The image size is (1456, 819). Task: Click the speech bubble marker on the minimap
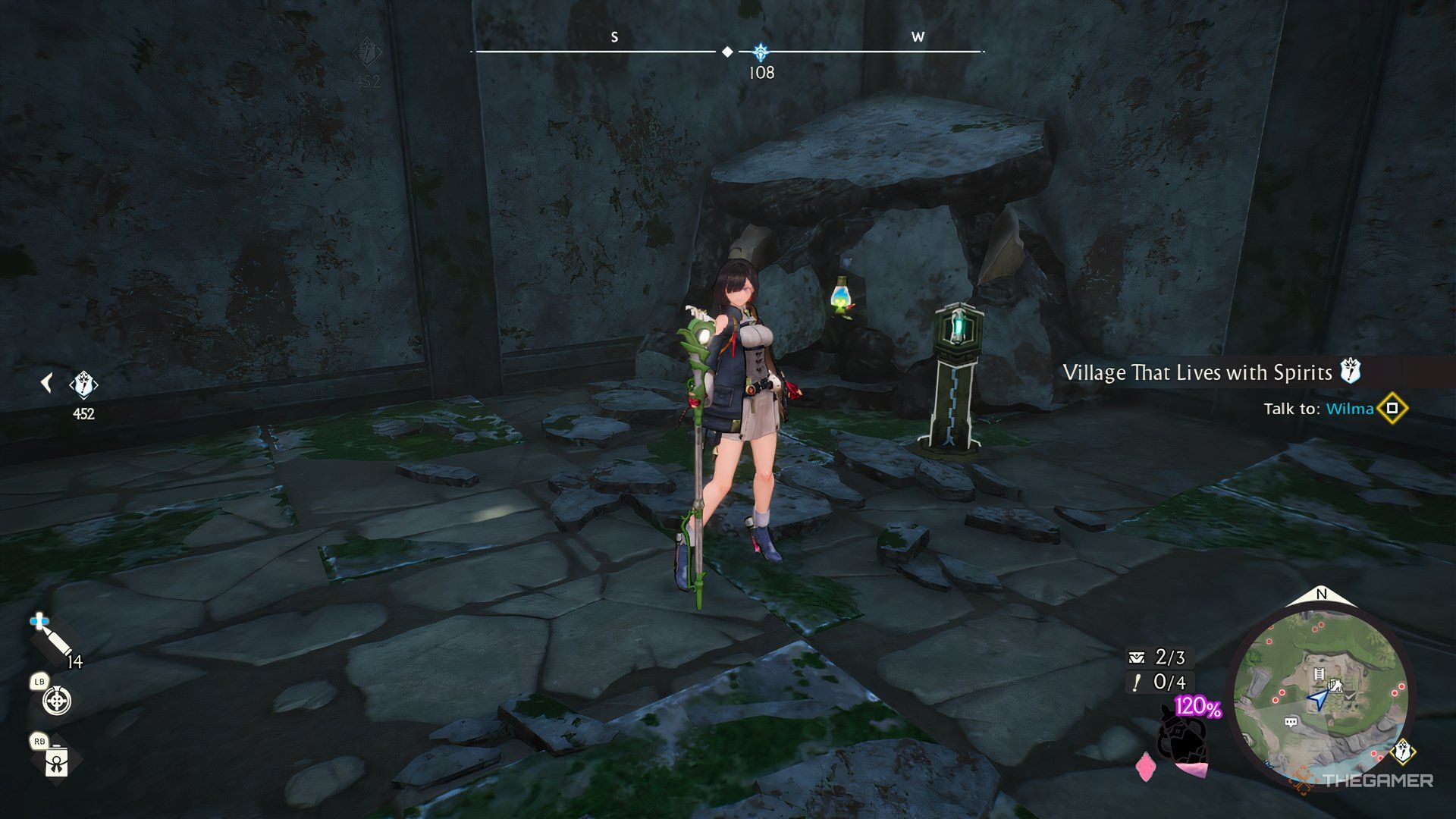(x=1291, y=723)
